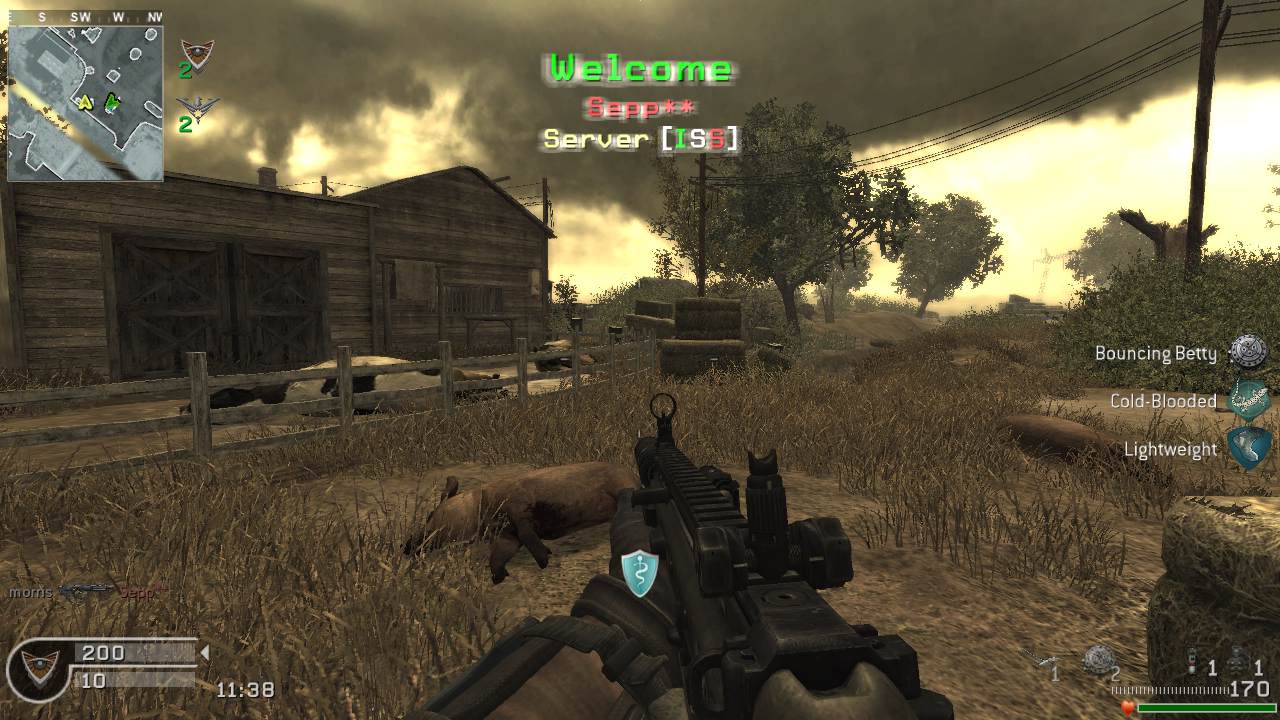Screen dimensions: 1280x720
Task: Select the Lightweight perk icon
Action: [x=1248, y=448]
